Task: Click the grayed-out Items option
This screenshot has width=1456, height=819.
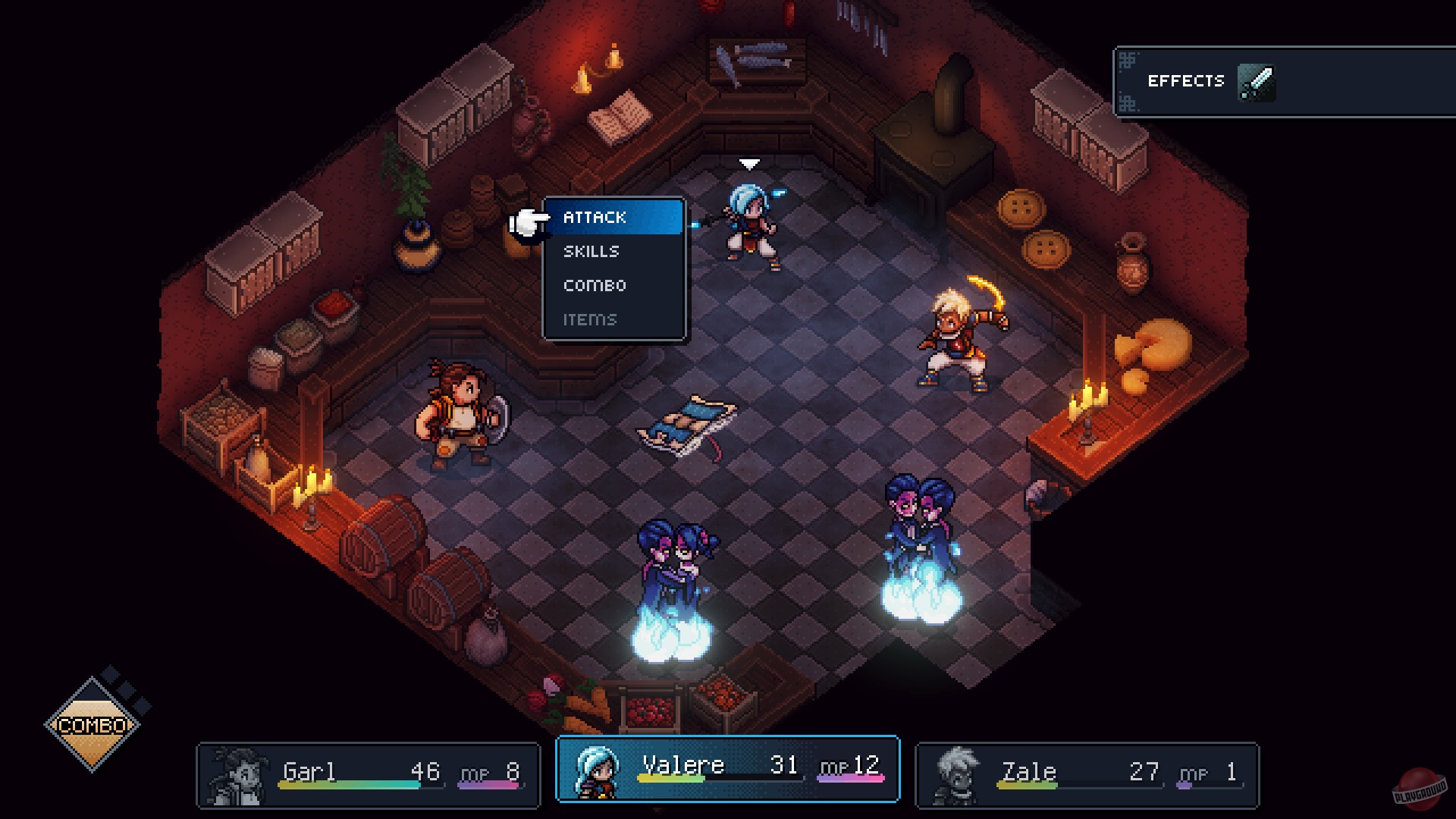Action: (x=588, y=319)
